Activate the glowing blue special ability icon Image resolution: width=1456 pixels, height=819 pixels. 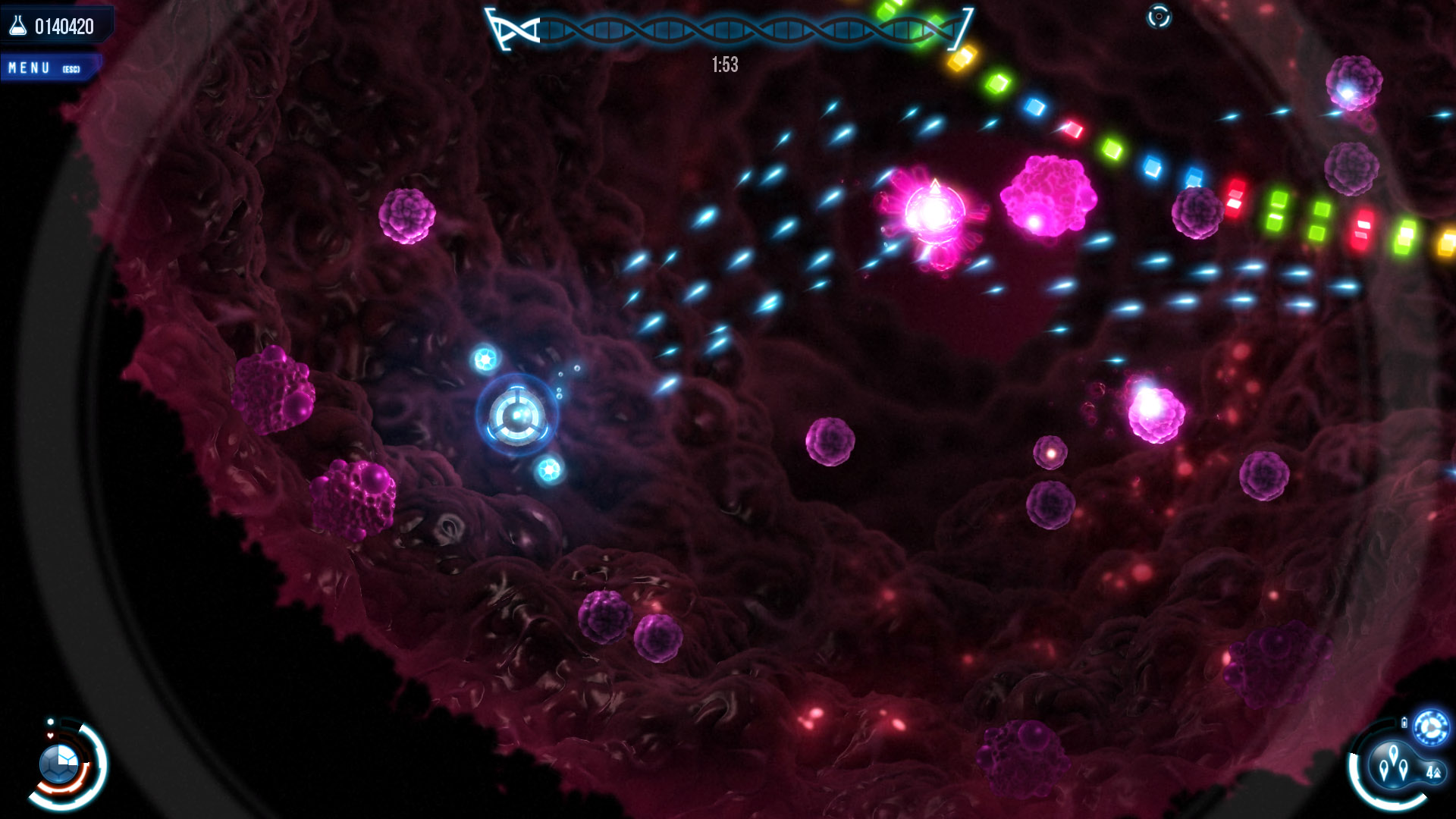click(x=1431, y=727)
